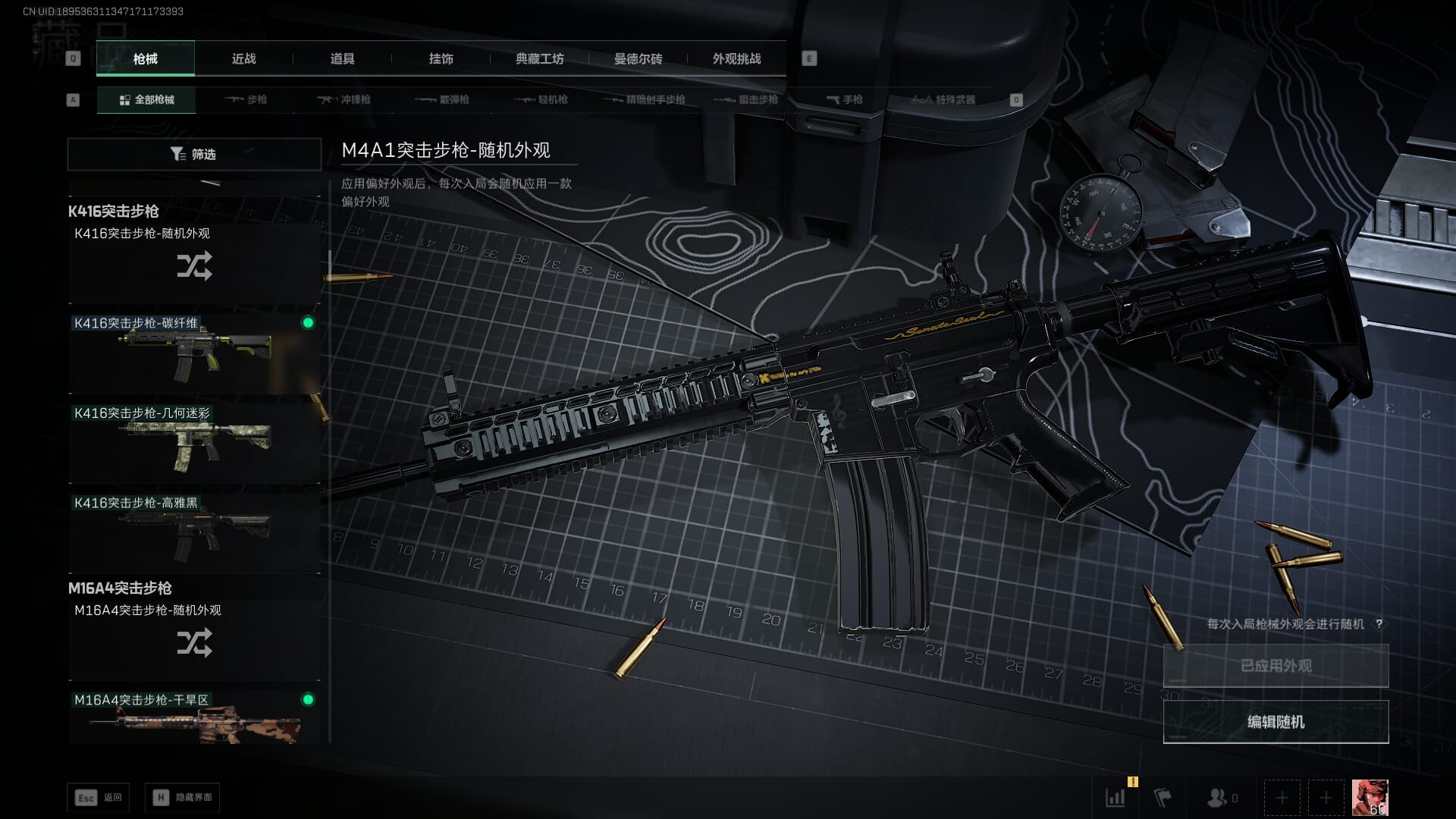Screen dimensions: 1456x819
Task: Open the 筛选 filter button
Action: point(194,154)
